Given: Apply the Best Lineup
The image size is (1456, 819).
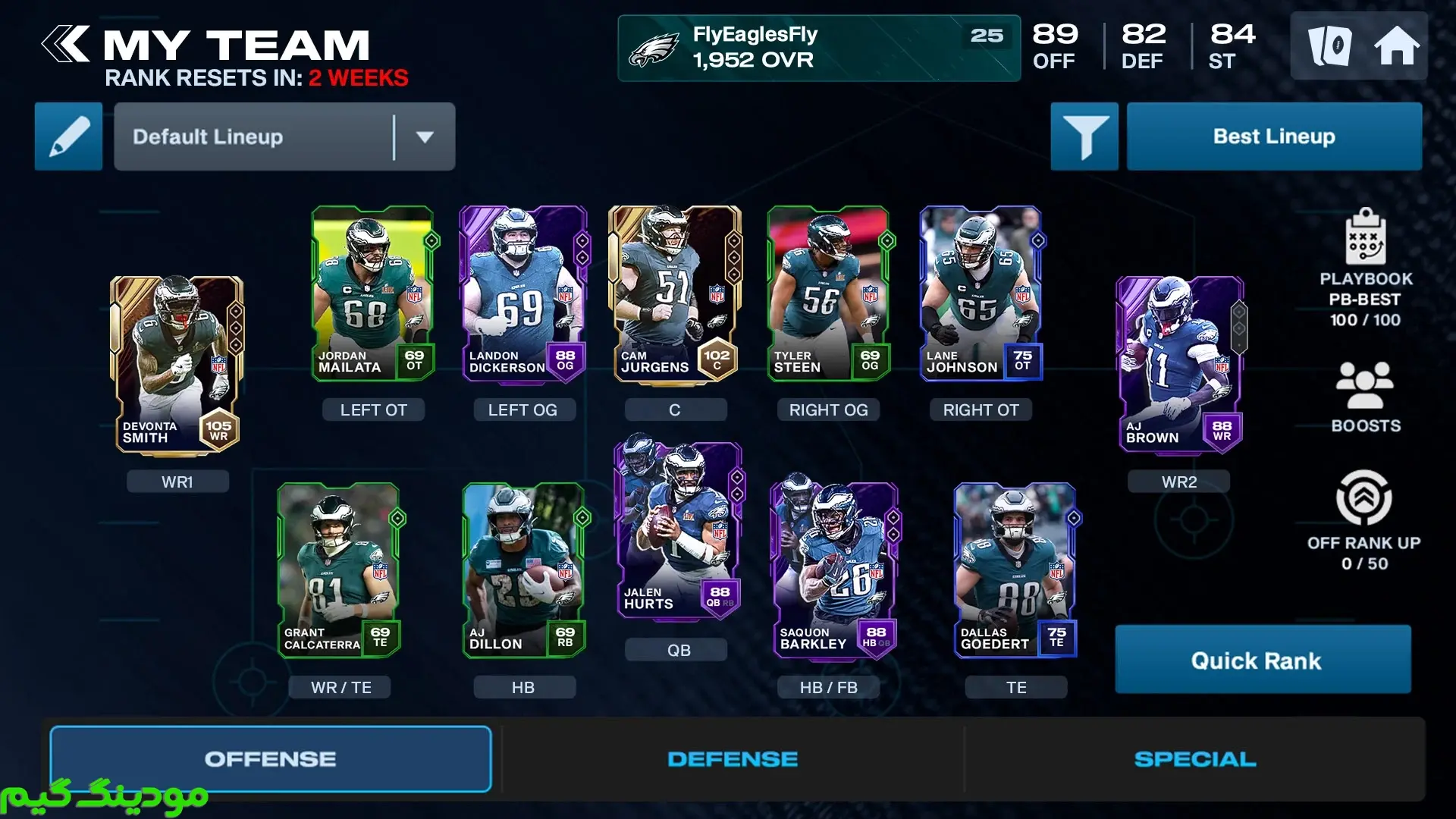Looking at the screenshot, I should click(1274, 136).
